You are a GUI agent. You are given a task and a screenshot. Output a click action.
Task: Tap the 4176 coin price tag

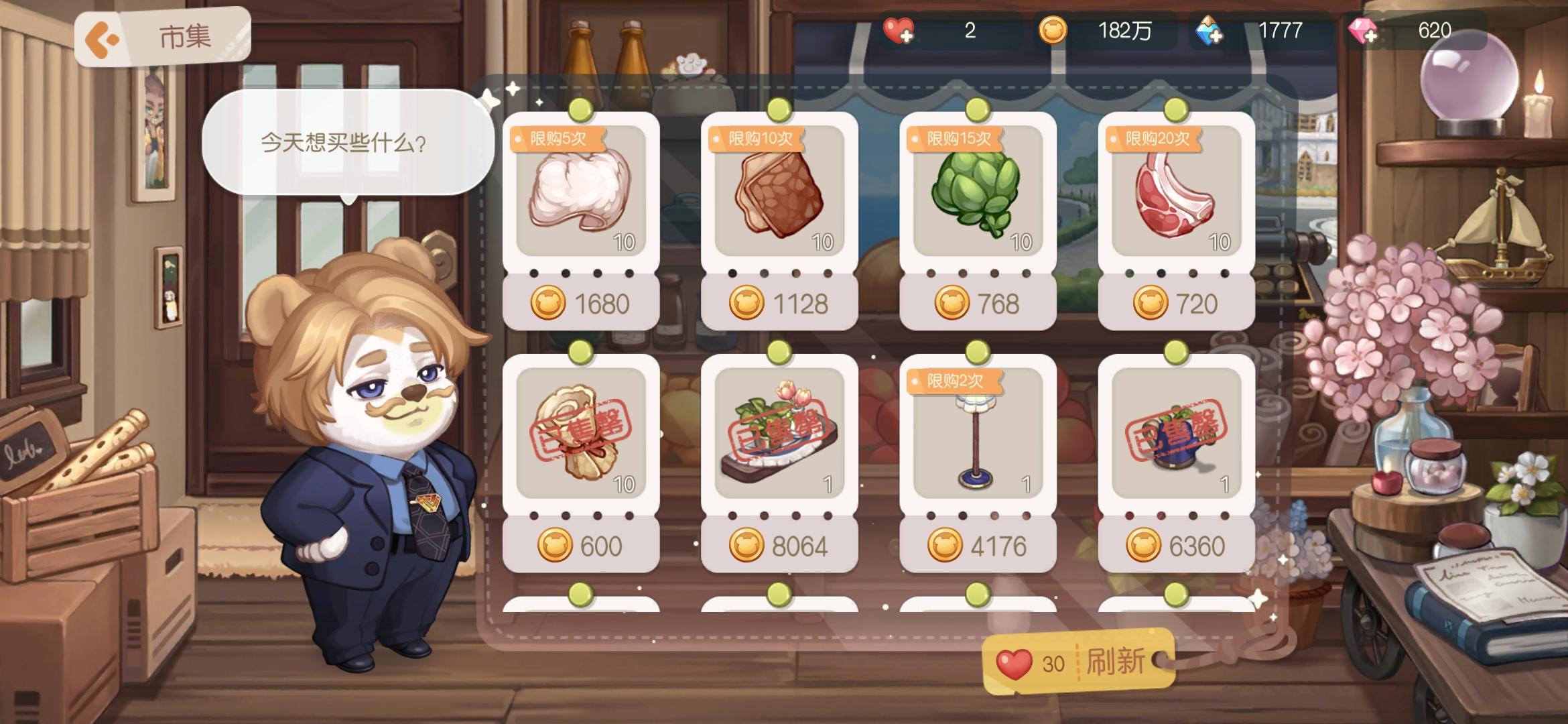click(977, 546)
